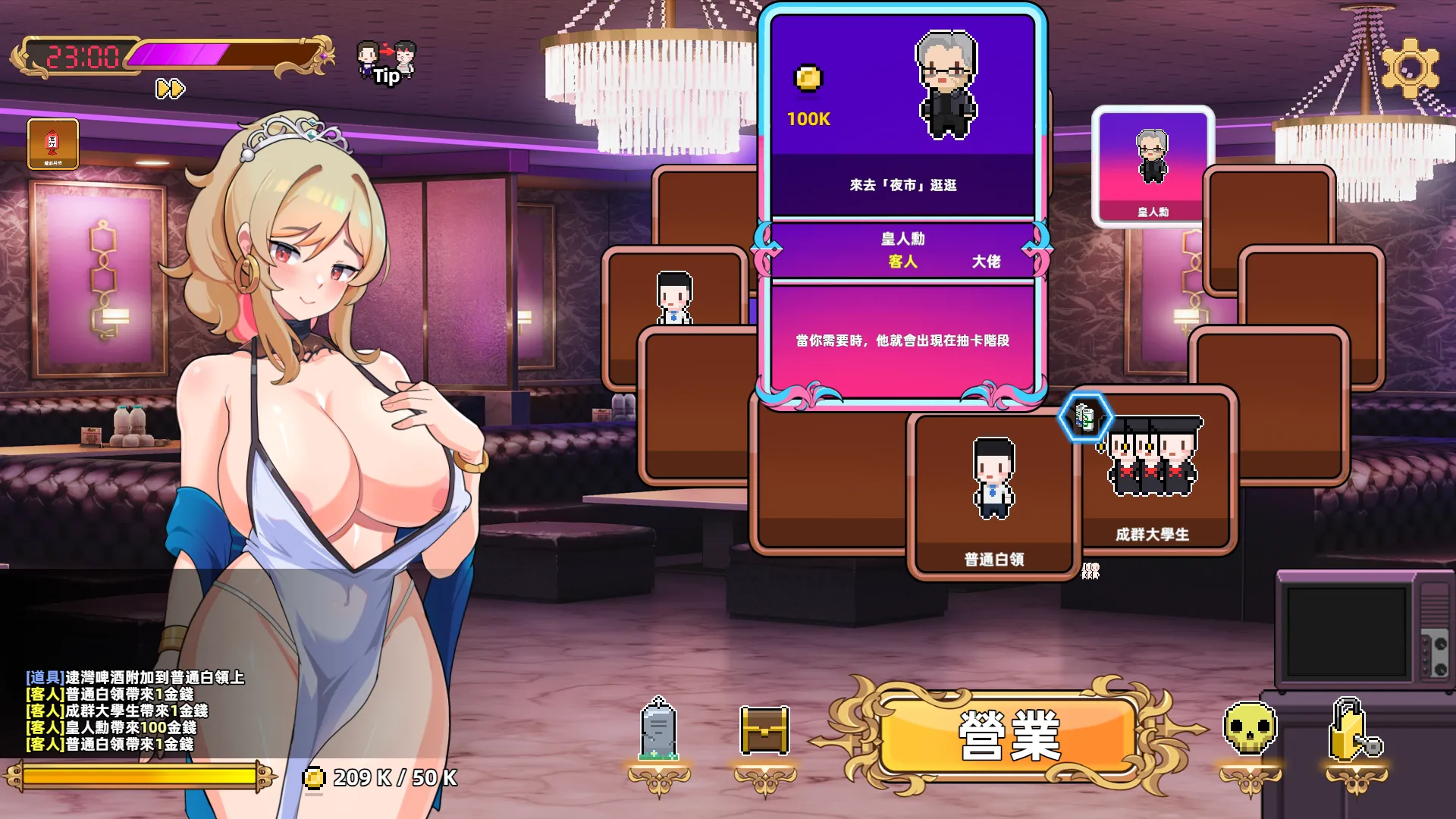Choose the 成群大學生 customer card
The height and width of the screenshot is (819, 1456).
coord(1153,474)
